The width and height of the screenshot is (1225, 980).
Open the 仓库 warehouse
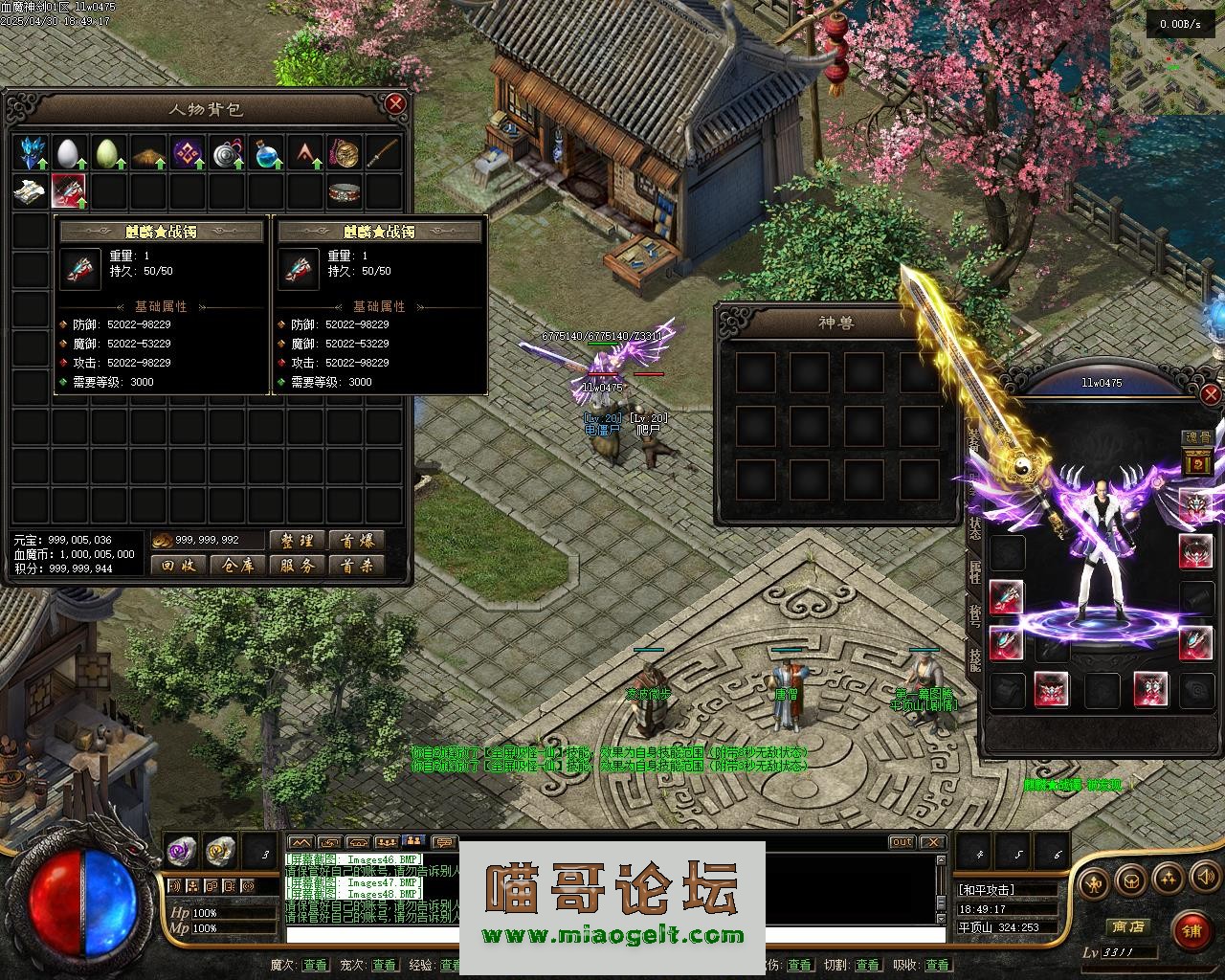click(x=238, y=566)
